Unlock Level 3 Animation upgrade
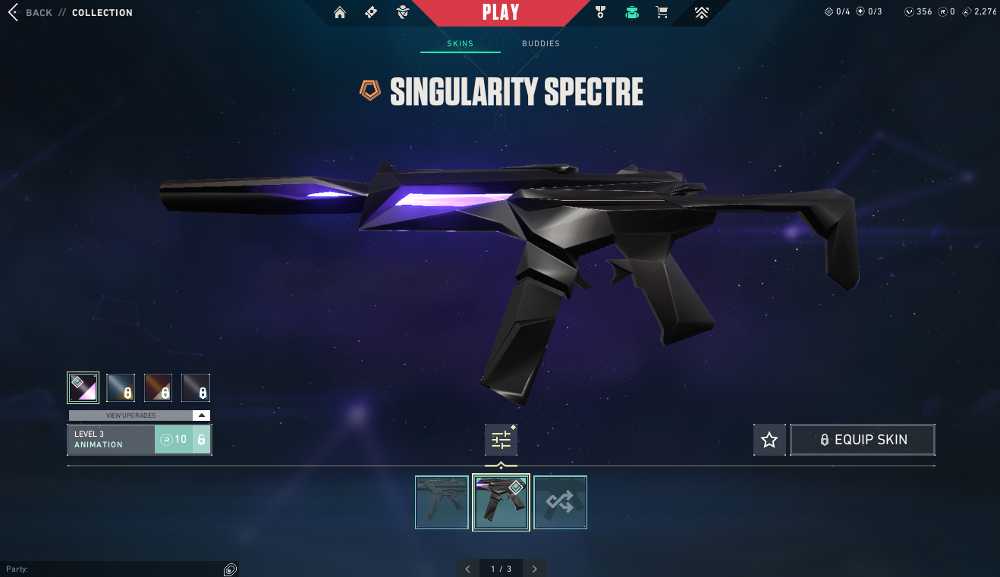 click(182, 440)
